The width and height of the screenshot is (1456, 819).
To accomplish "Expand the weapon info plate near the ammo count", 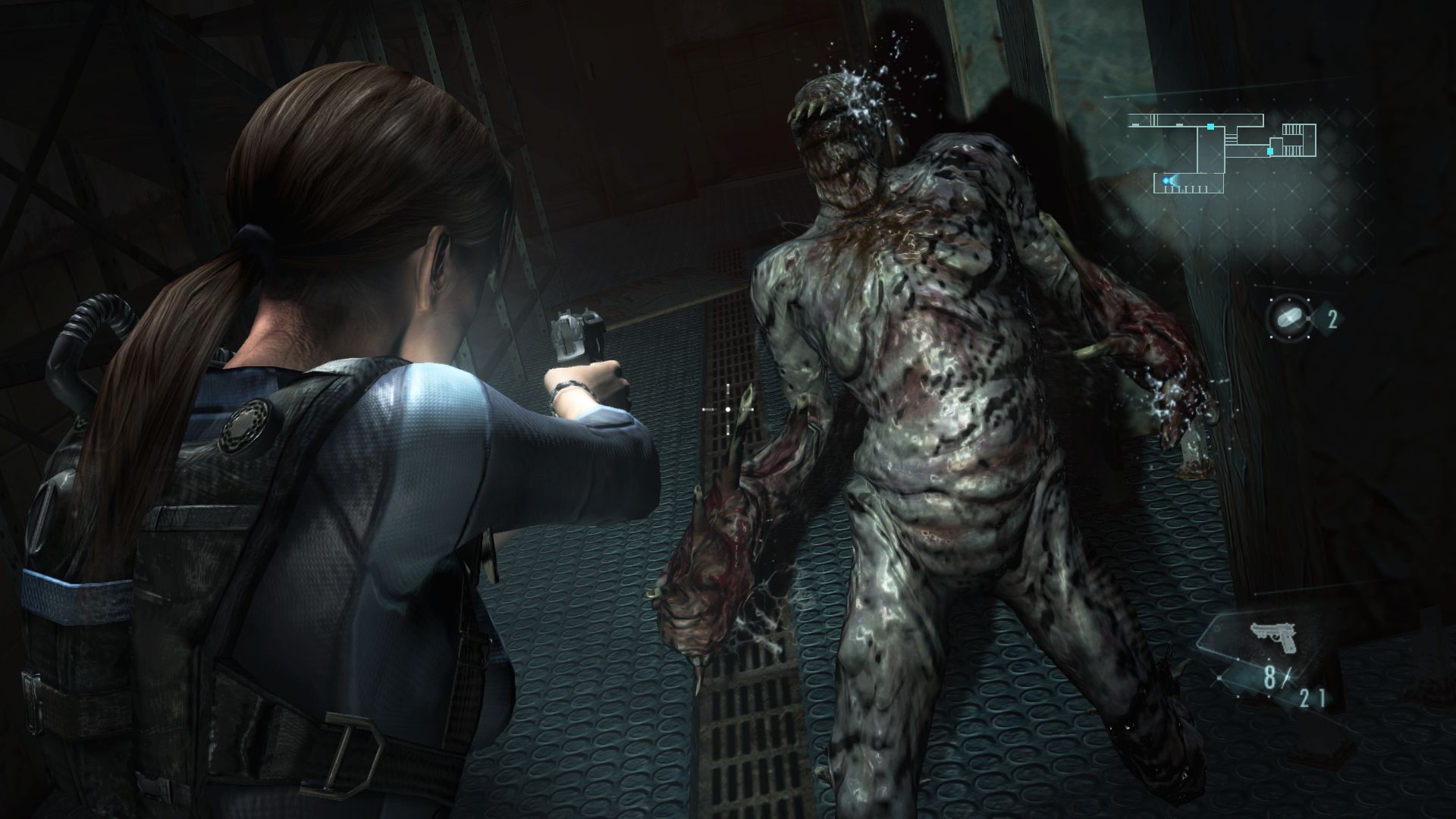I will (1274, 635).
